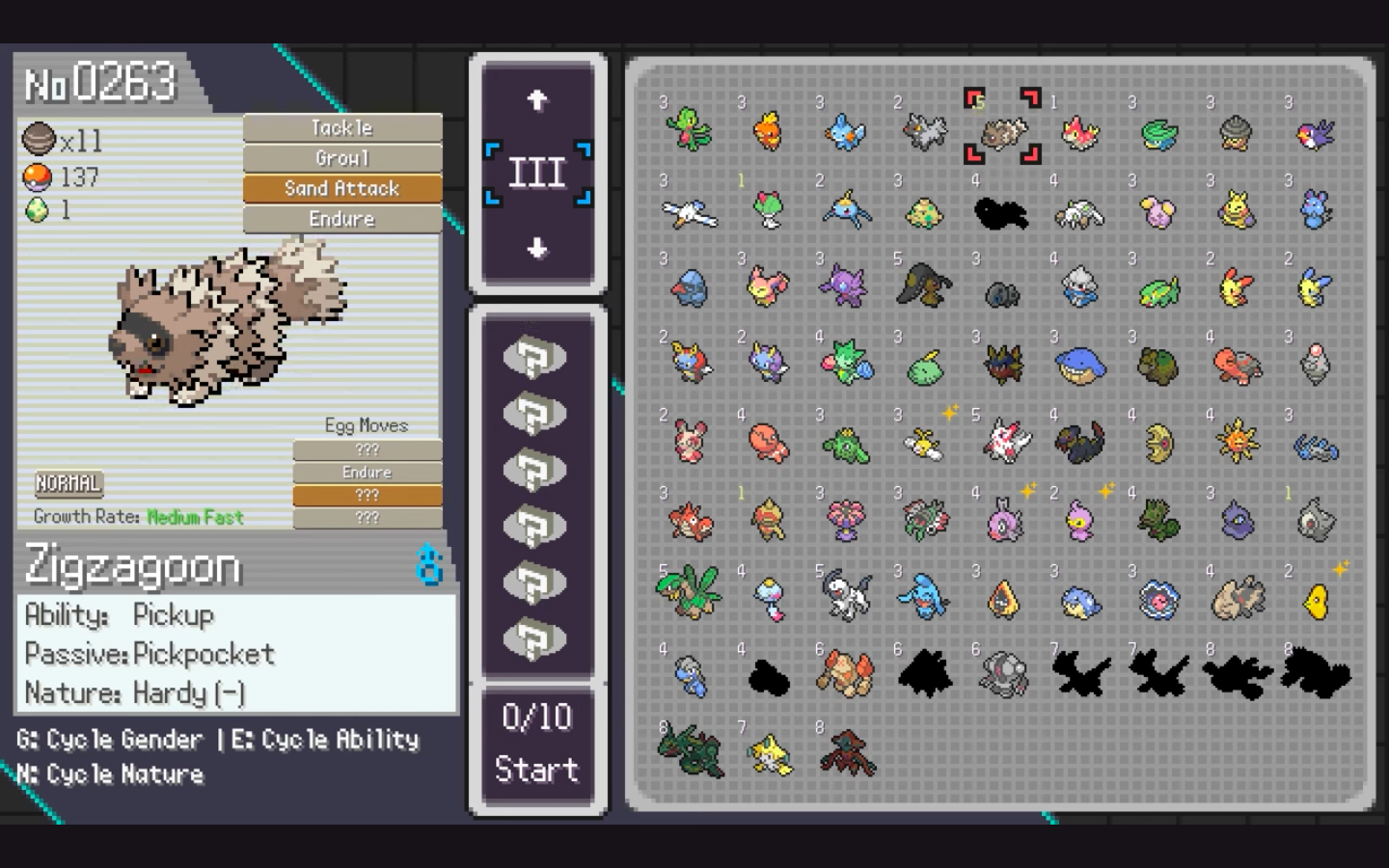This screenshot has height=868, width=1389.
Task: Click the Tackle move entry
Action: pyautogui.click(x=342, y=127)
